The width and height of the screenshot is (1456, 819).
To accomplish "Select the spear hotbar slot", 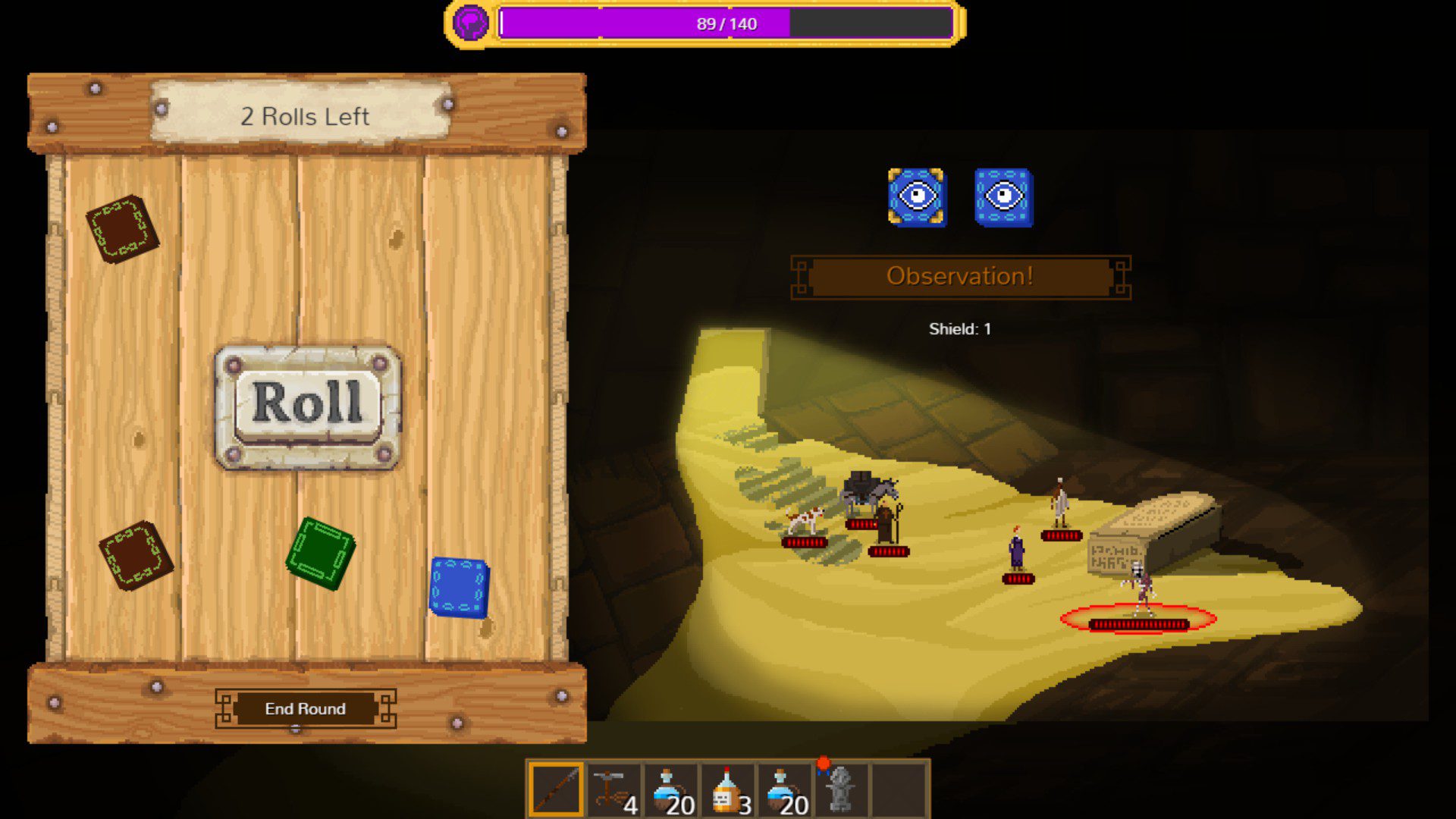I will [x=555, y=789].
